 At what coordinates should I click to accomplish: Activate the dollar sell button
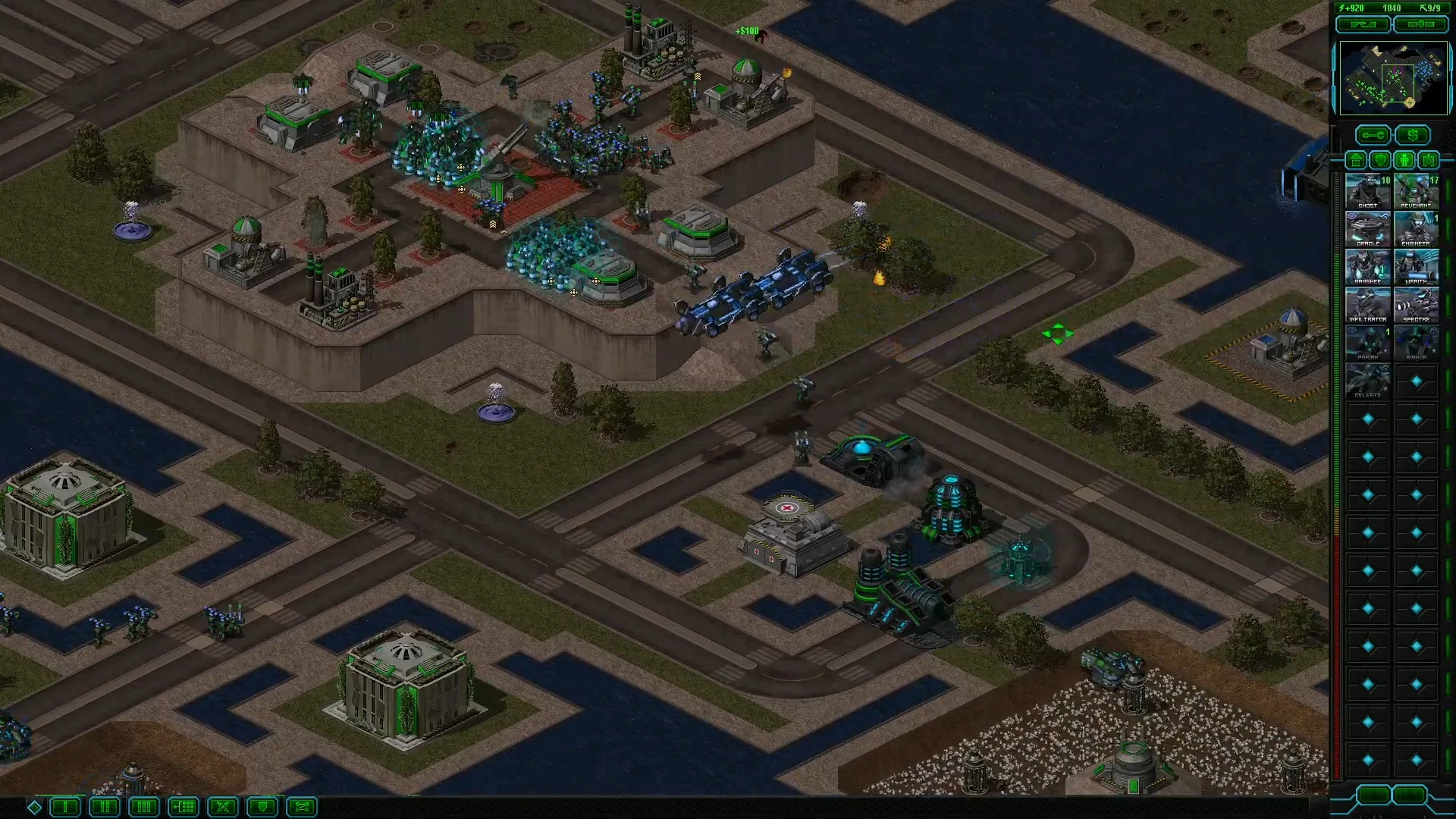click(x=1412, y=136)
